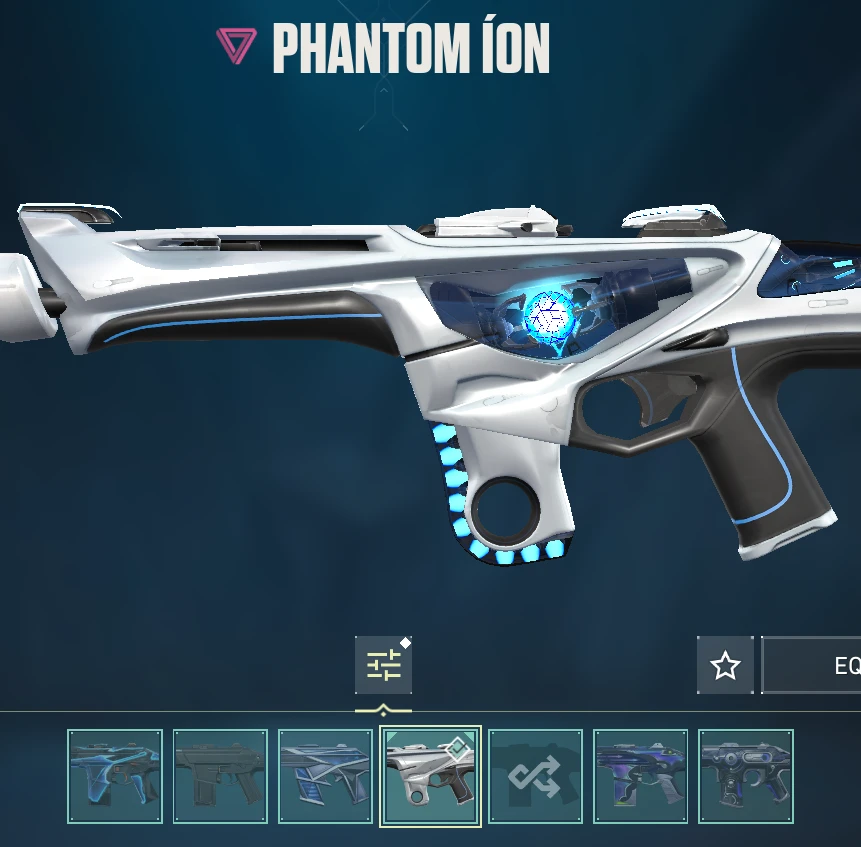The height and width of the screenshot is (847, 861).
Task: Select the white Ion Phantom thumbnail
Action: point(430,776)
